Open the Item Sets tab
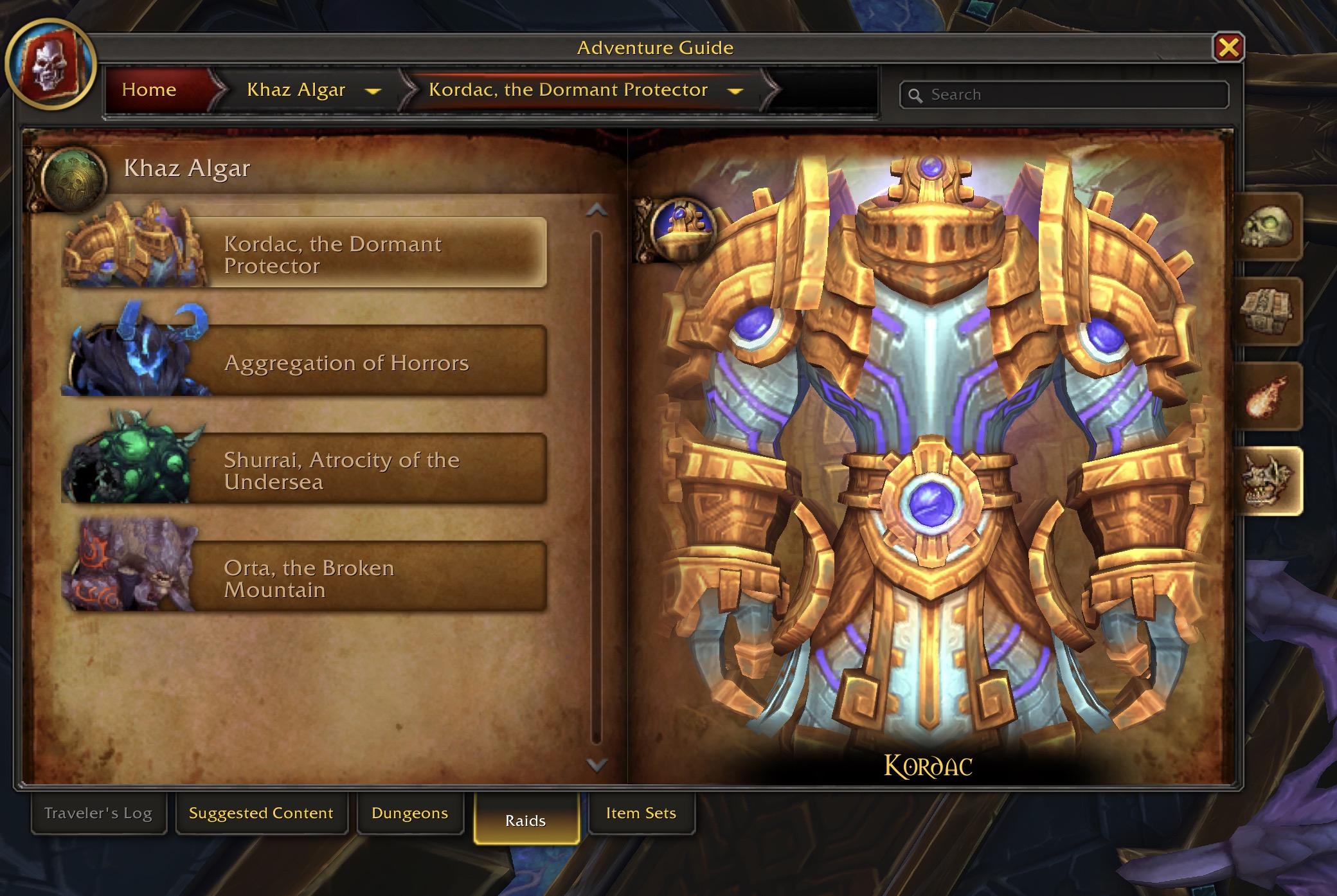Image resolution: width=1337 pixels, height=896 pixels. pyautogui.click(x=641, y=813)
